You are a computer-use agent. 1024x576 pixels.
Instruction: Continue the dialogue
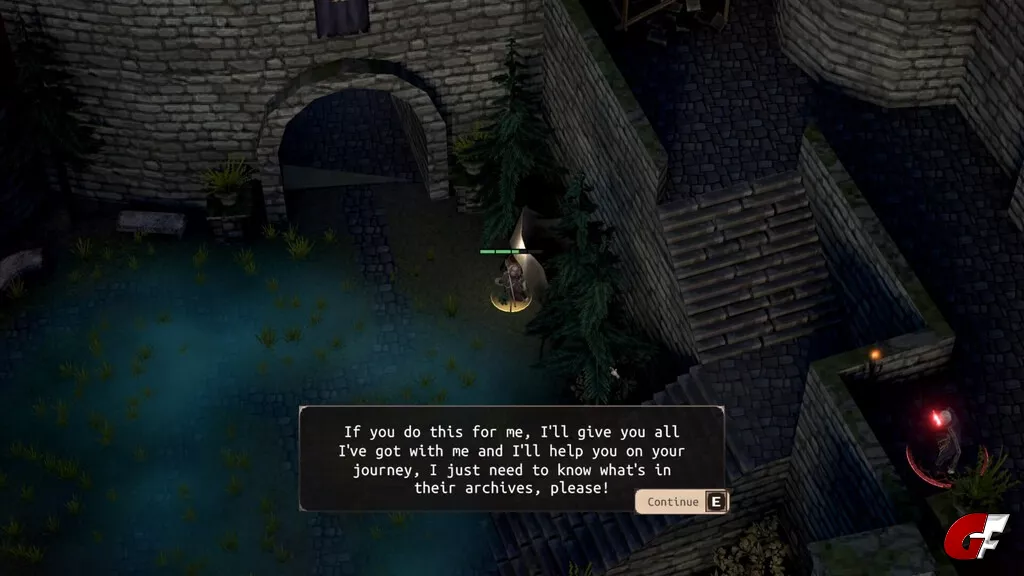coord(681,501)
